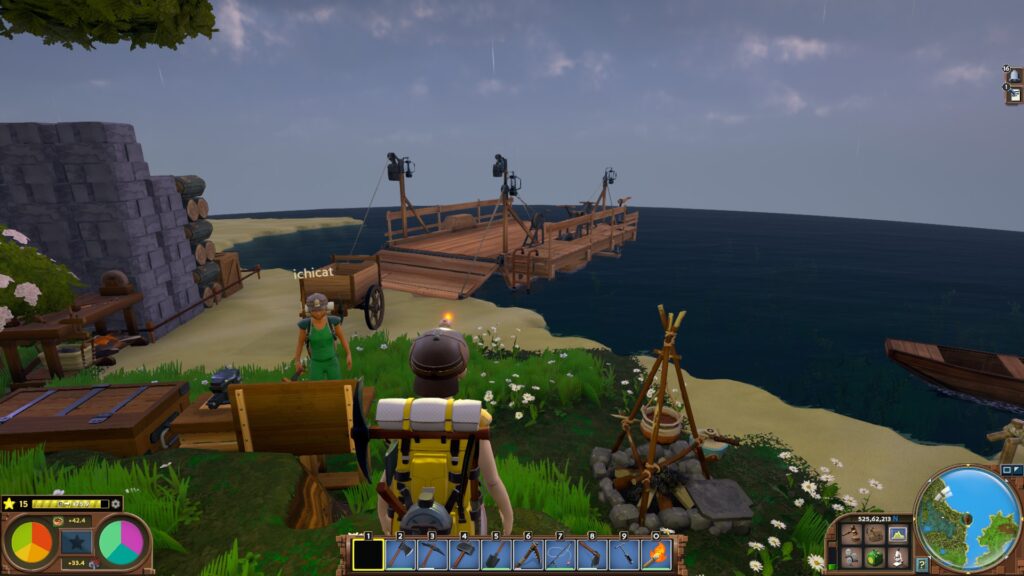Viewport: 1024px width, 576px height.
Task: Select the pickaxe hotbar slot
Action: [432, 554]
